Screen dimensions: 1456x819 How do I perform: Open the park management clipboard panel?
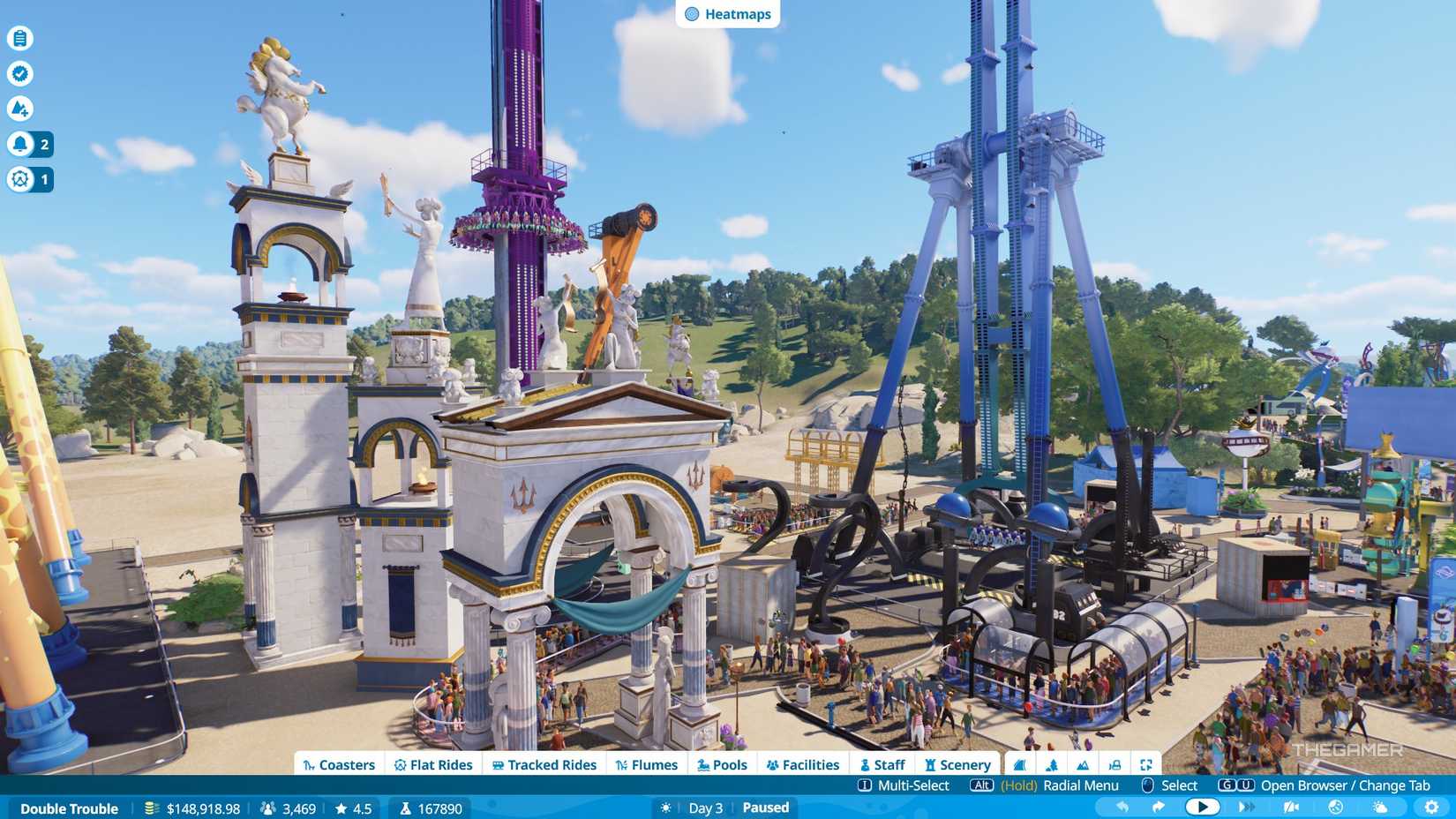pos(19,38)
